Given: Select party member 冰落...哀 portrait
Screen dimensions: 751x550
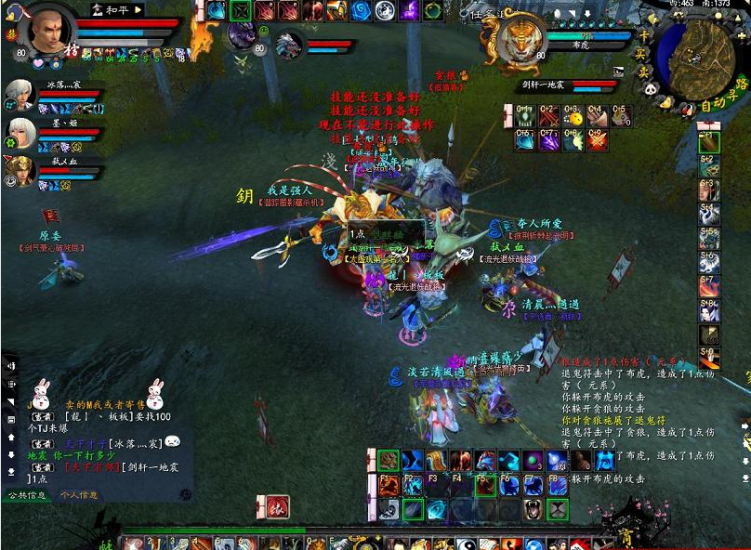Looking at the screenshot, I should 18,96.
